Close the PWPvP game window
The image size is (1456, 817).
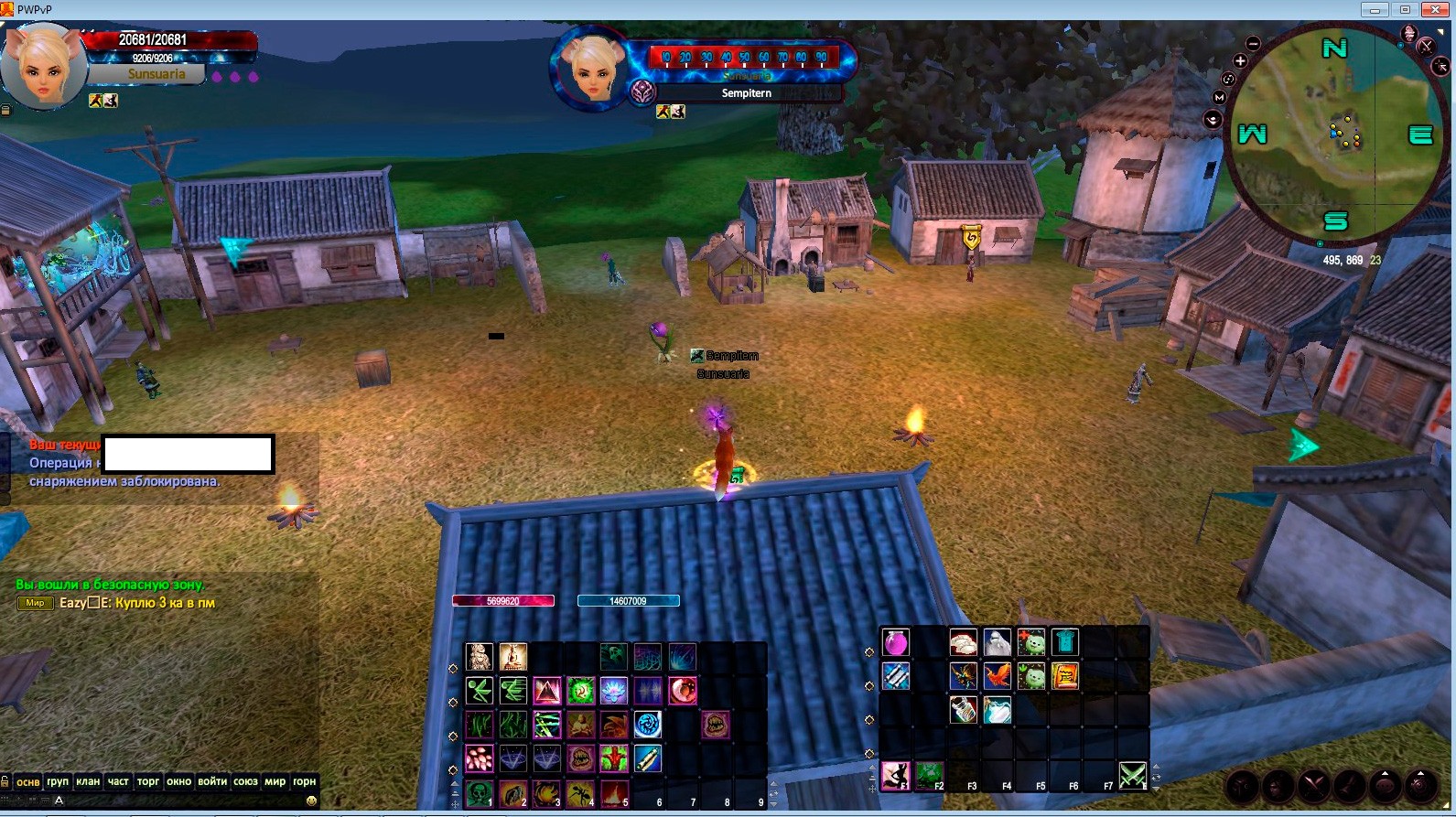click(1435, 10)
